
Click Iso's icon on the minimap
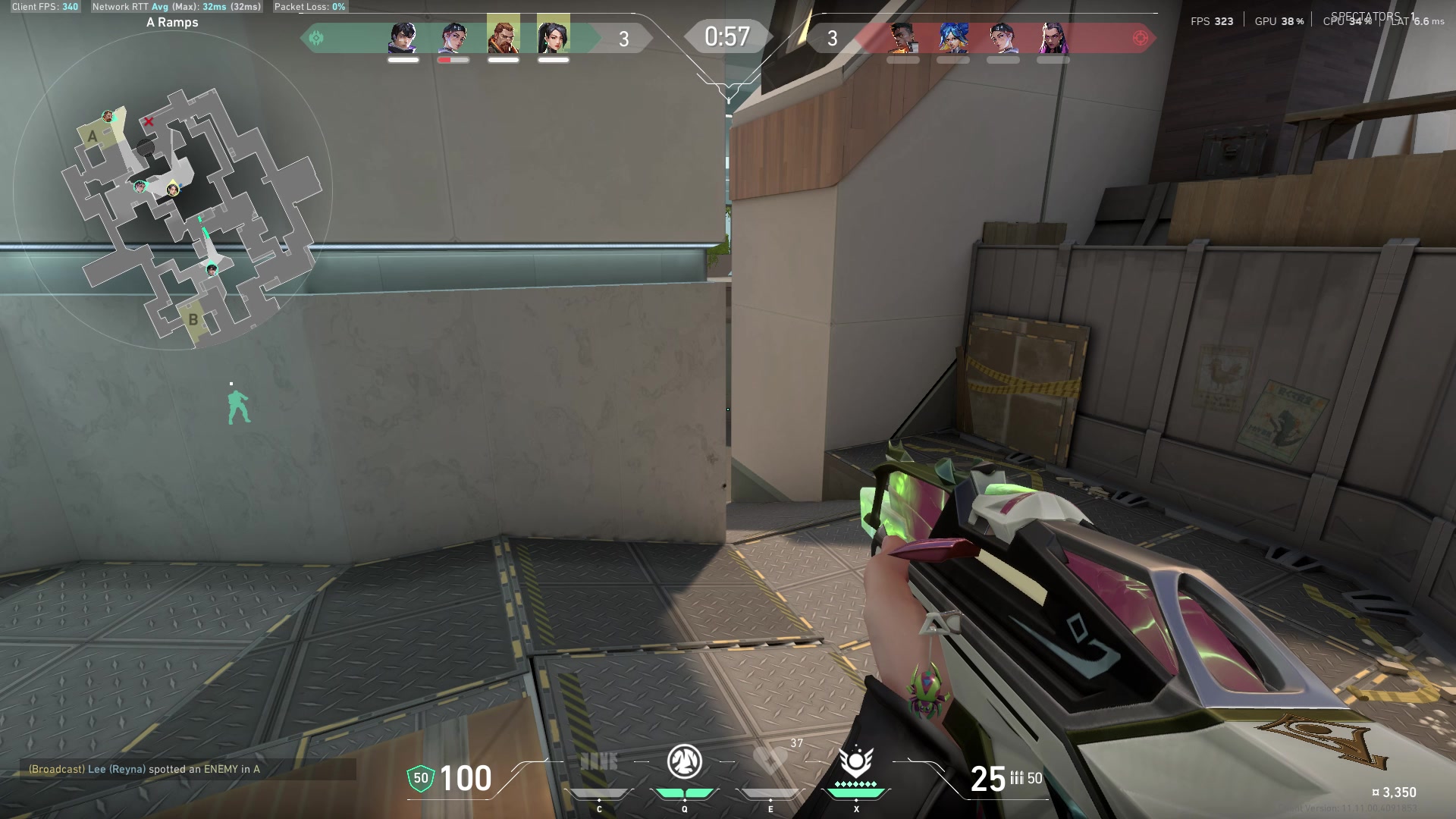(x=212, y=269)
